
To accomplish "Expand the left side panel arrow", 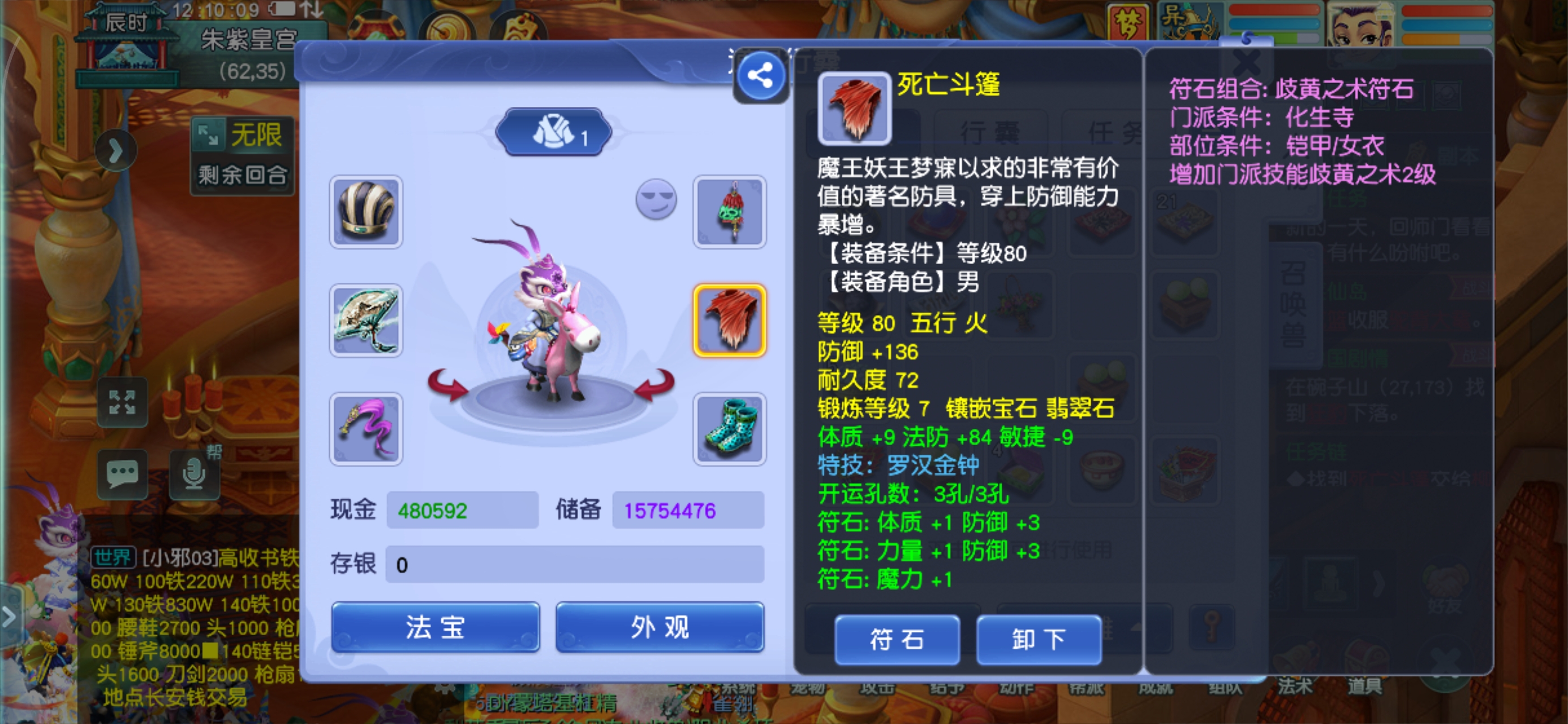I will [x=115, y=150].
